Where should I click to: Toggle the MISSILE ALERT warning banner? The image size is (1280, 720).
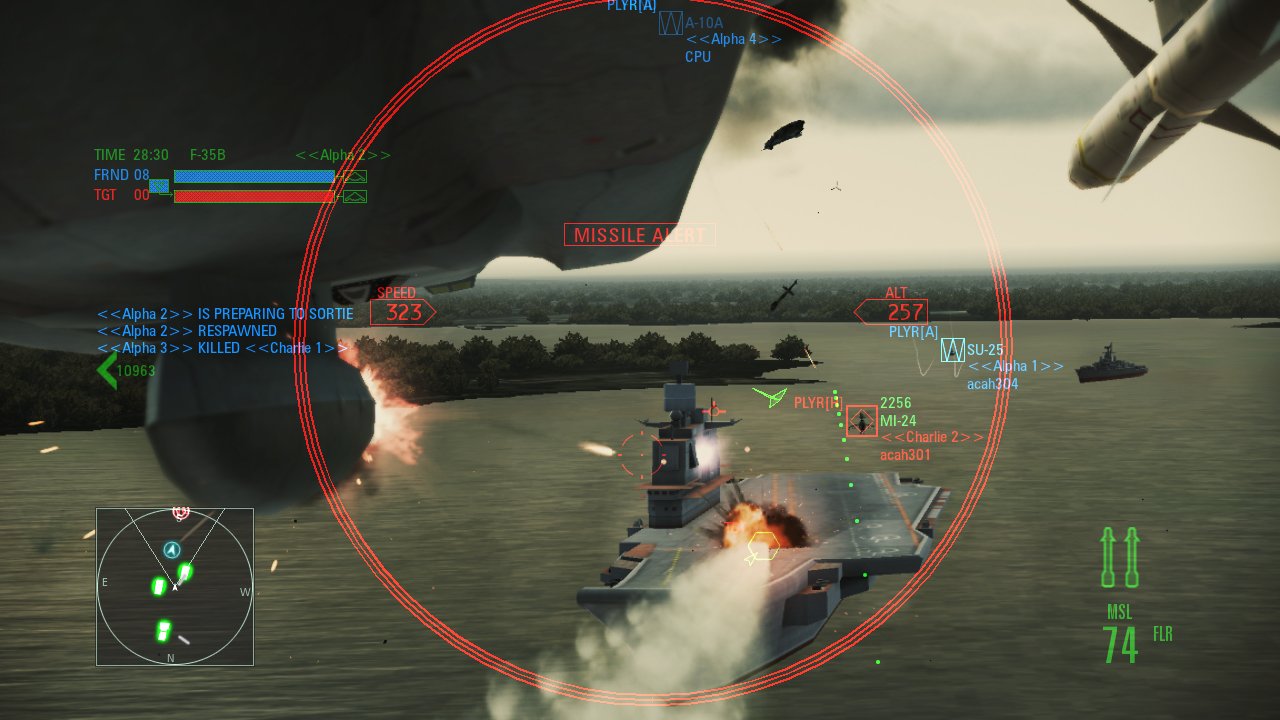639,234
